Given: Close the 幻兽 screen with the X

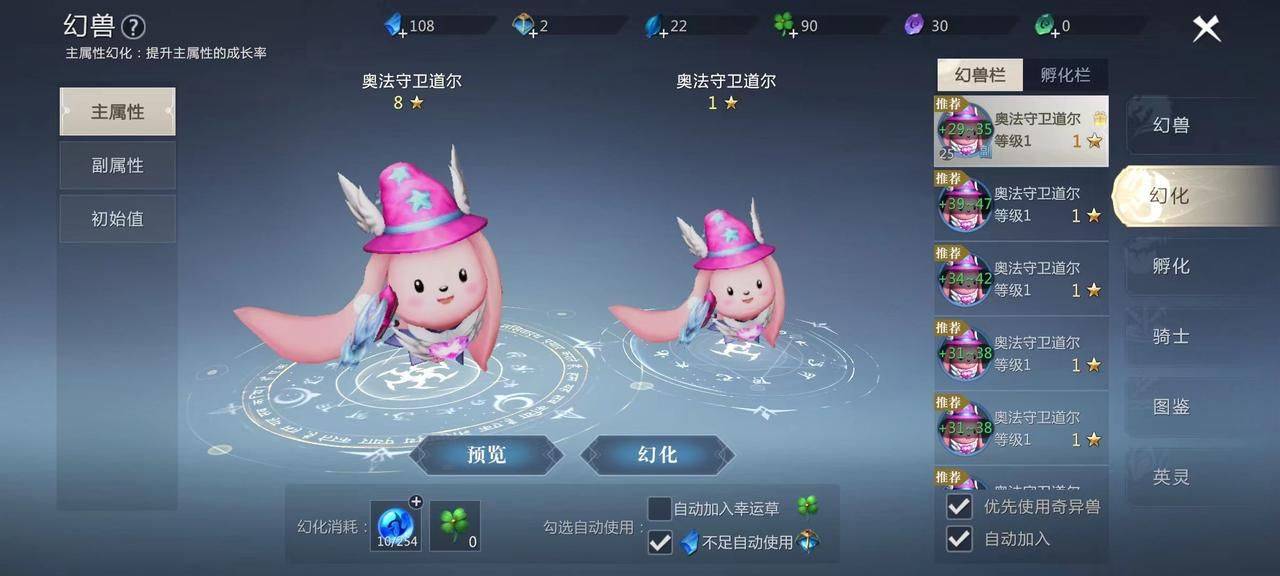Looking at the screenshot, I should pos(1206,29).
